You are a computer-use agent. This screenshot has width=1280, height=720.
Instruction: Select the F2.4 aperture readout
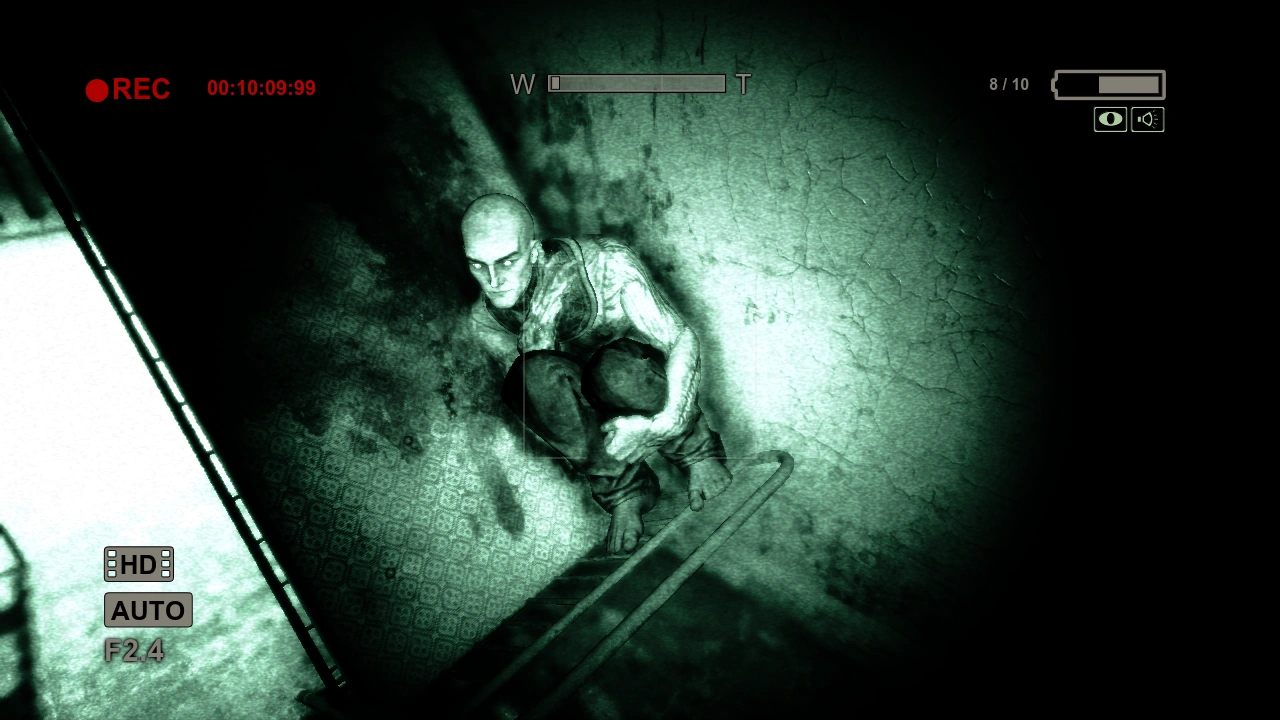tap(134, 650)
